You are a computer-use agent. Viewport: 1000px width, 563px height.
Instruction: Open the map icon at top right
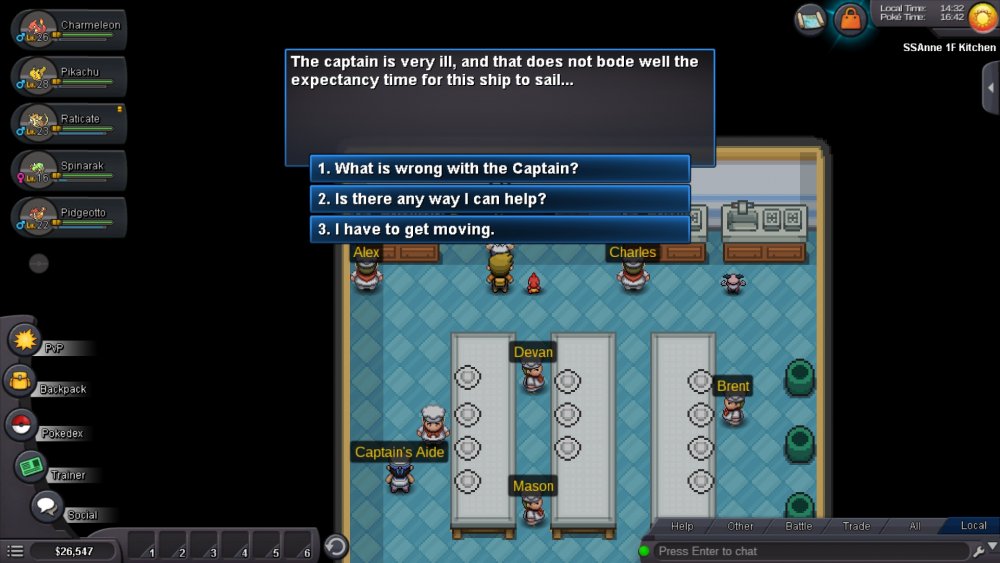click(810, 19)
